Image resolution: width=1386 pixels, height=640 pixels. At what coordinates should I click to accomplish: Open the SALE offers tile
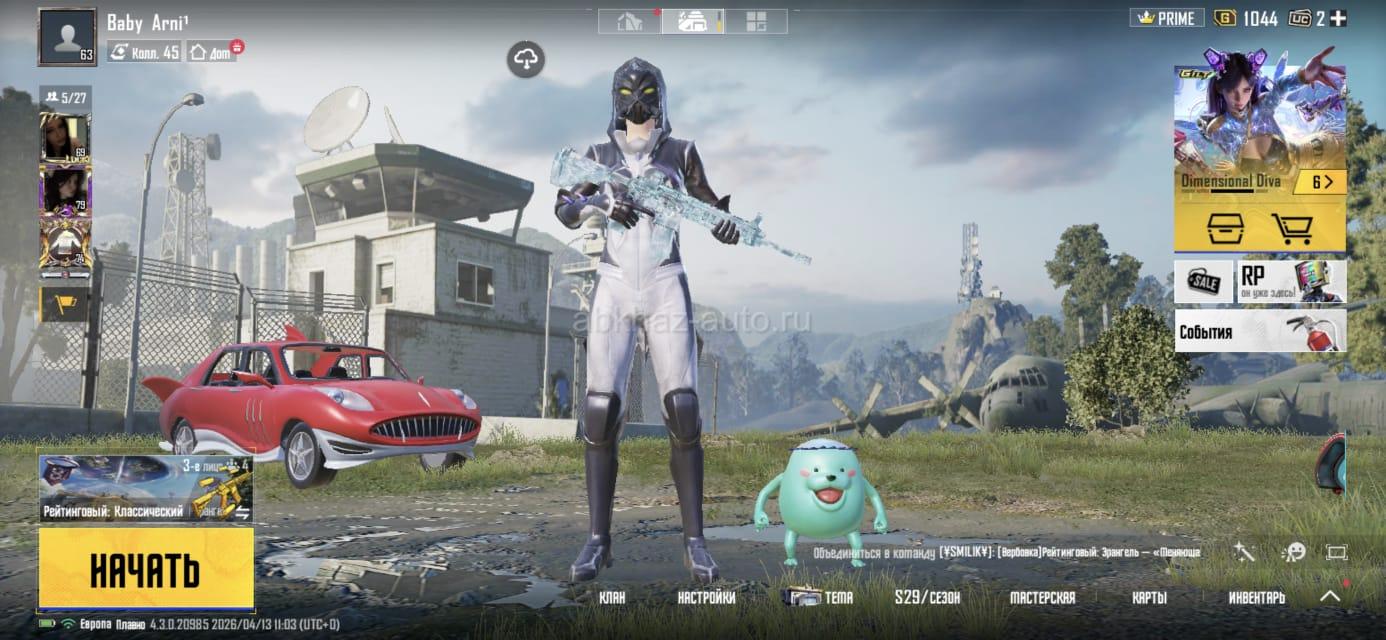[1203, 281]
